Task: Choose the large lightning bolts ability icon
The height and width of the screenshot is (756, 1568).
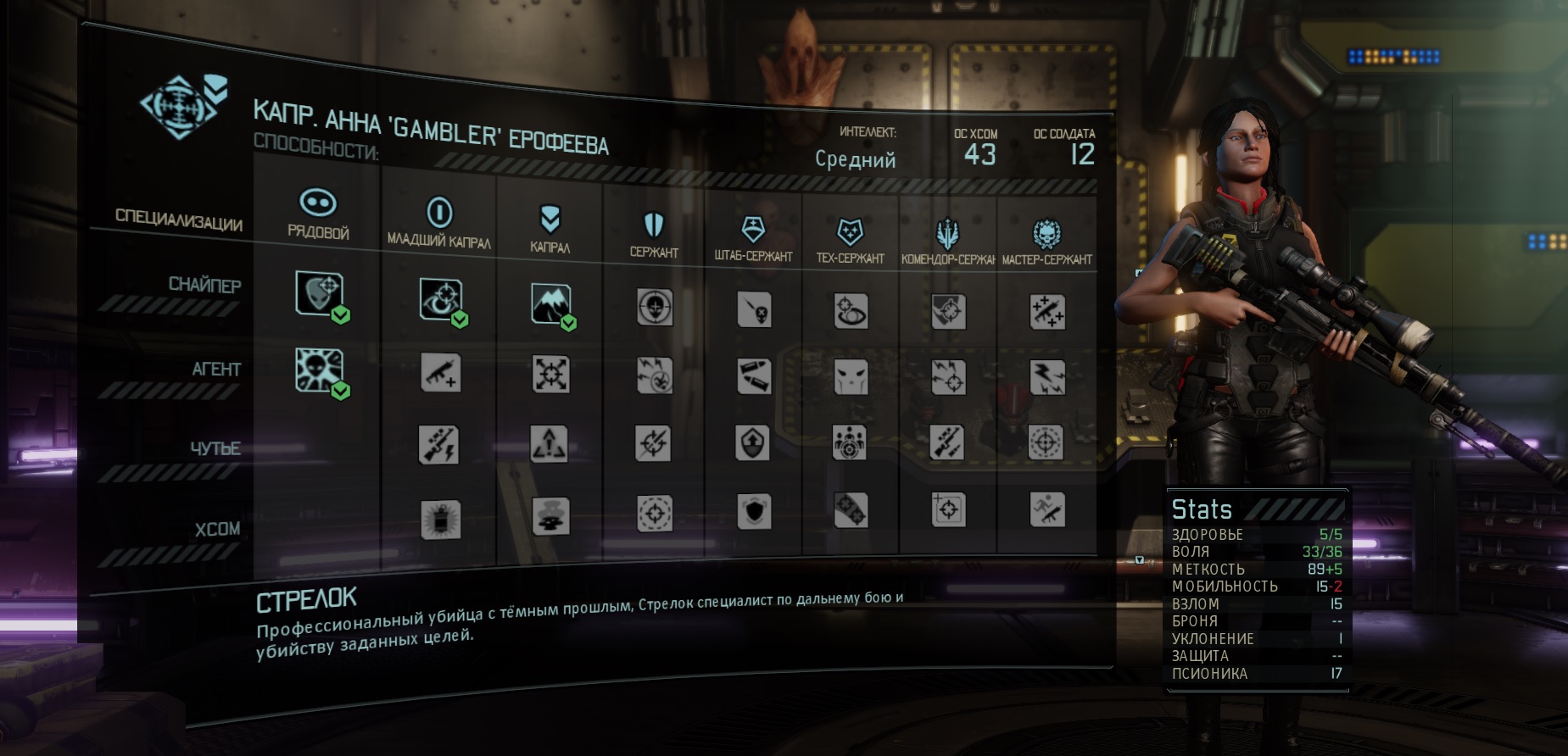Action: tap(1047, 377)
